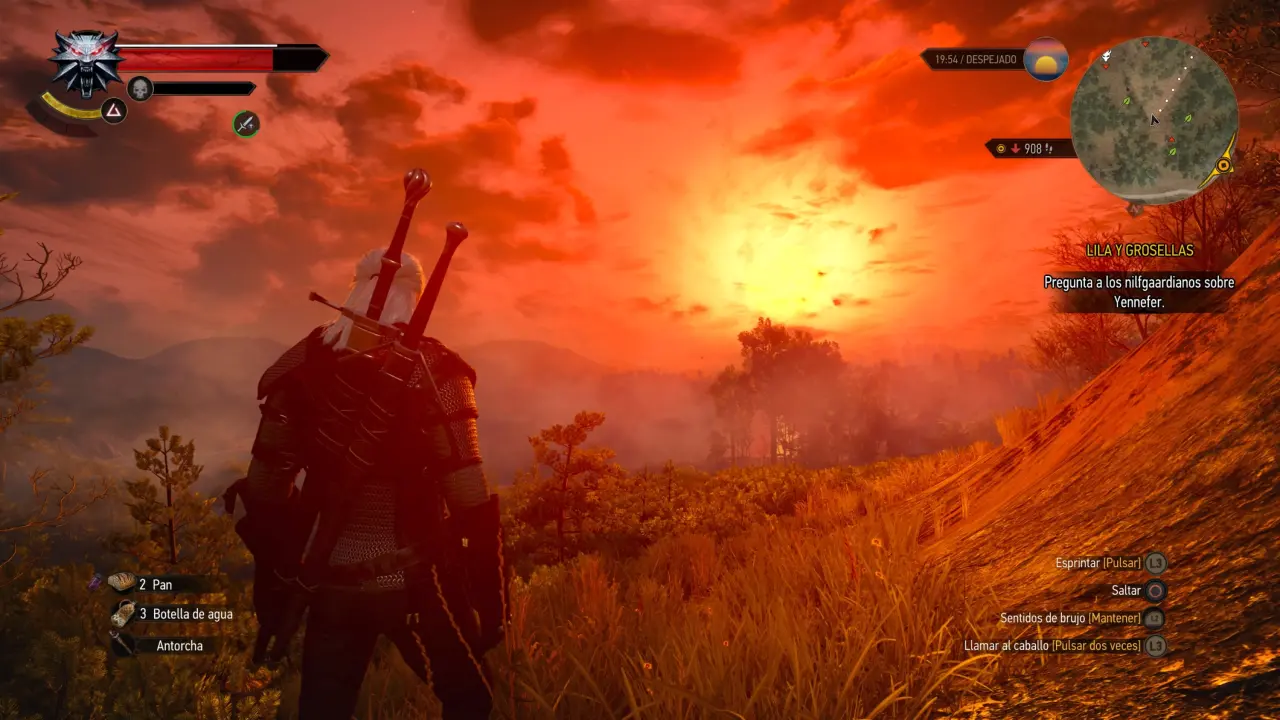
Task: Select the sword buff icon
Action: point(246,124)
